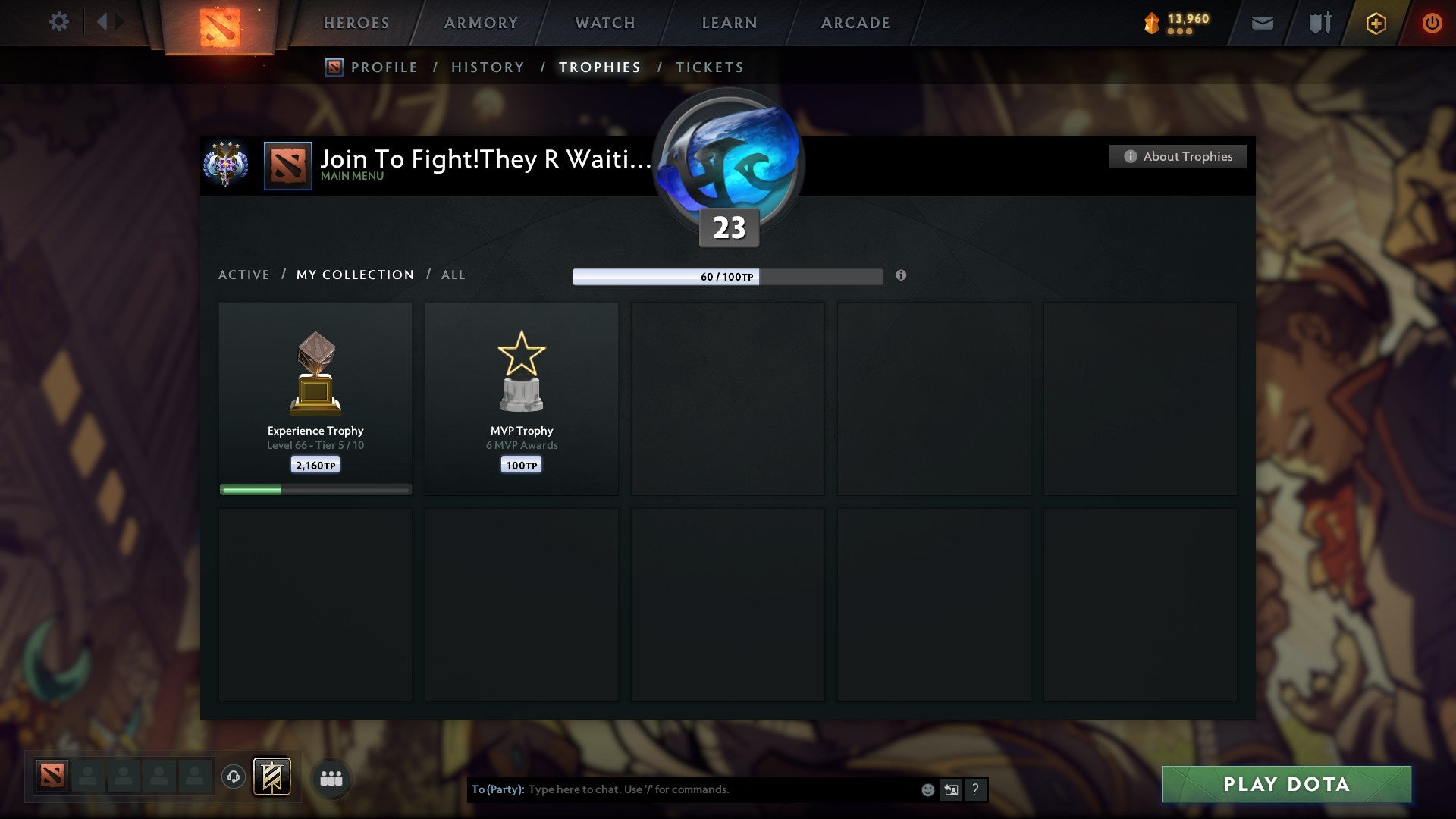This screenshot has width=1456, height=819.
Task: Open the trophy progress info icon
Action: tap(901, 276)
